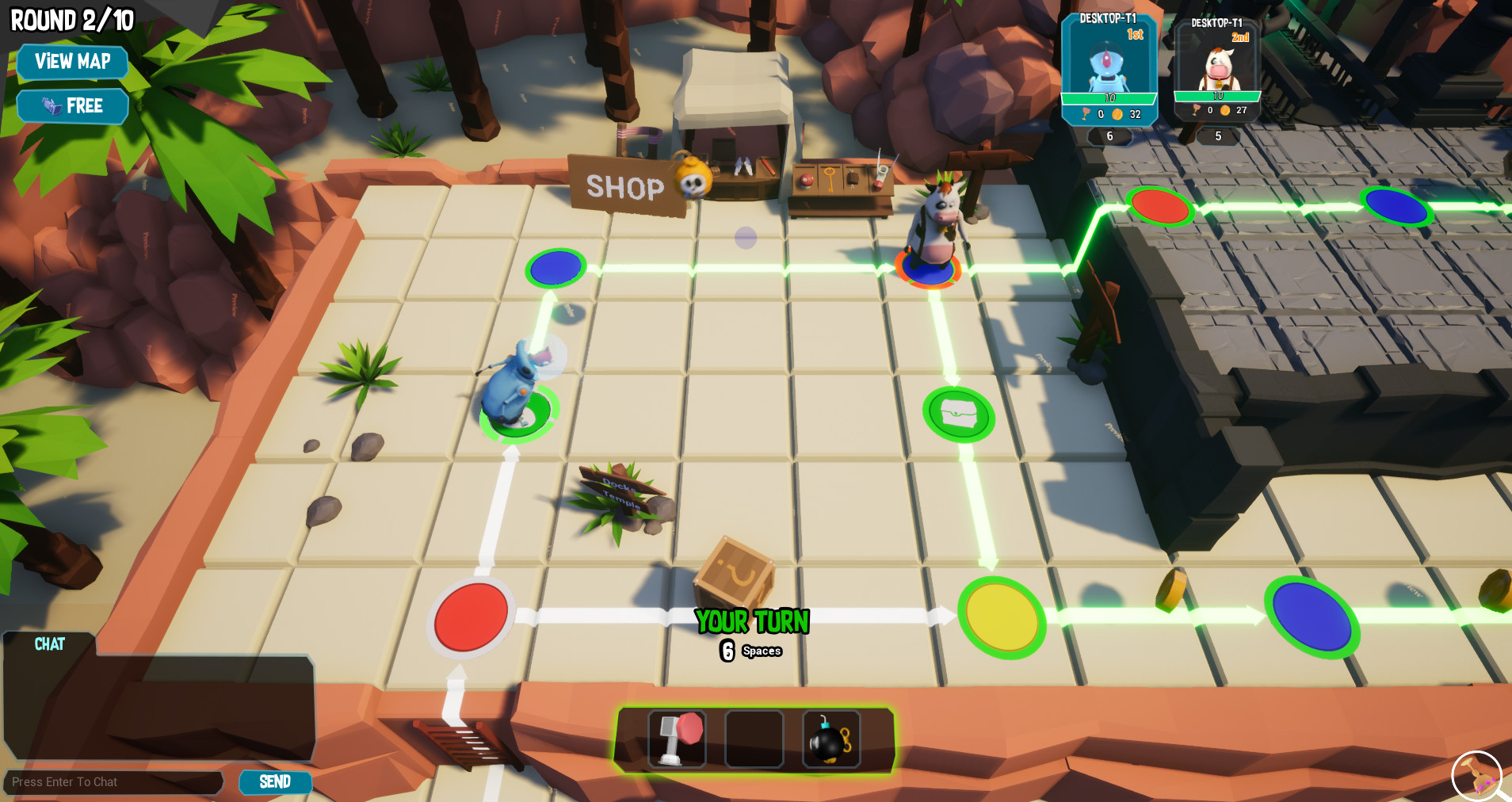Click the trophy icon on the cow's player card
The width and height of the screenshot is (1512, 802).
[1197, 111]
